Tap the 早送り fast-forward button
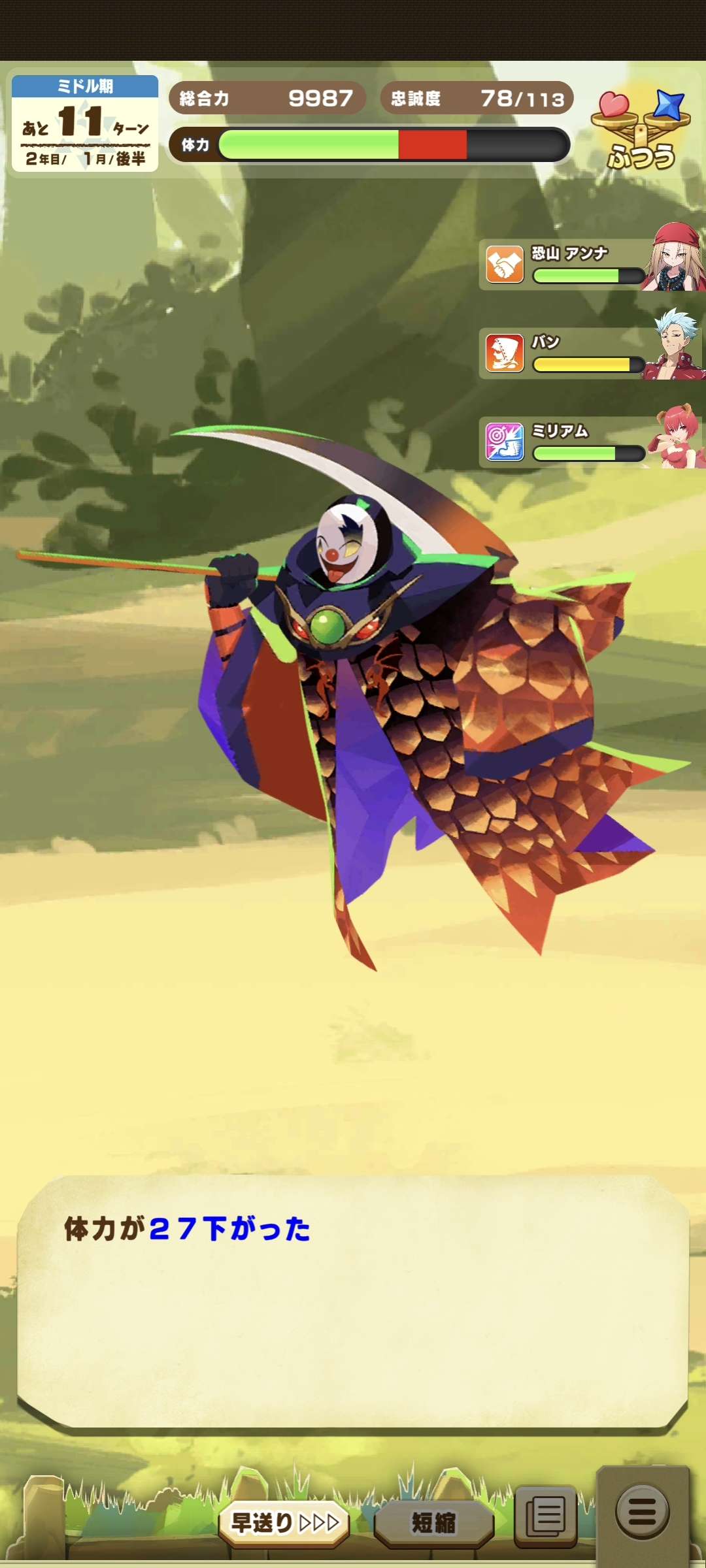 tap(284, 1523)
